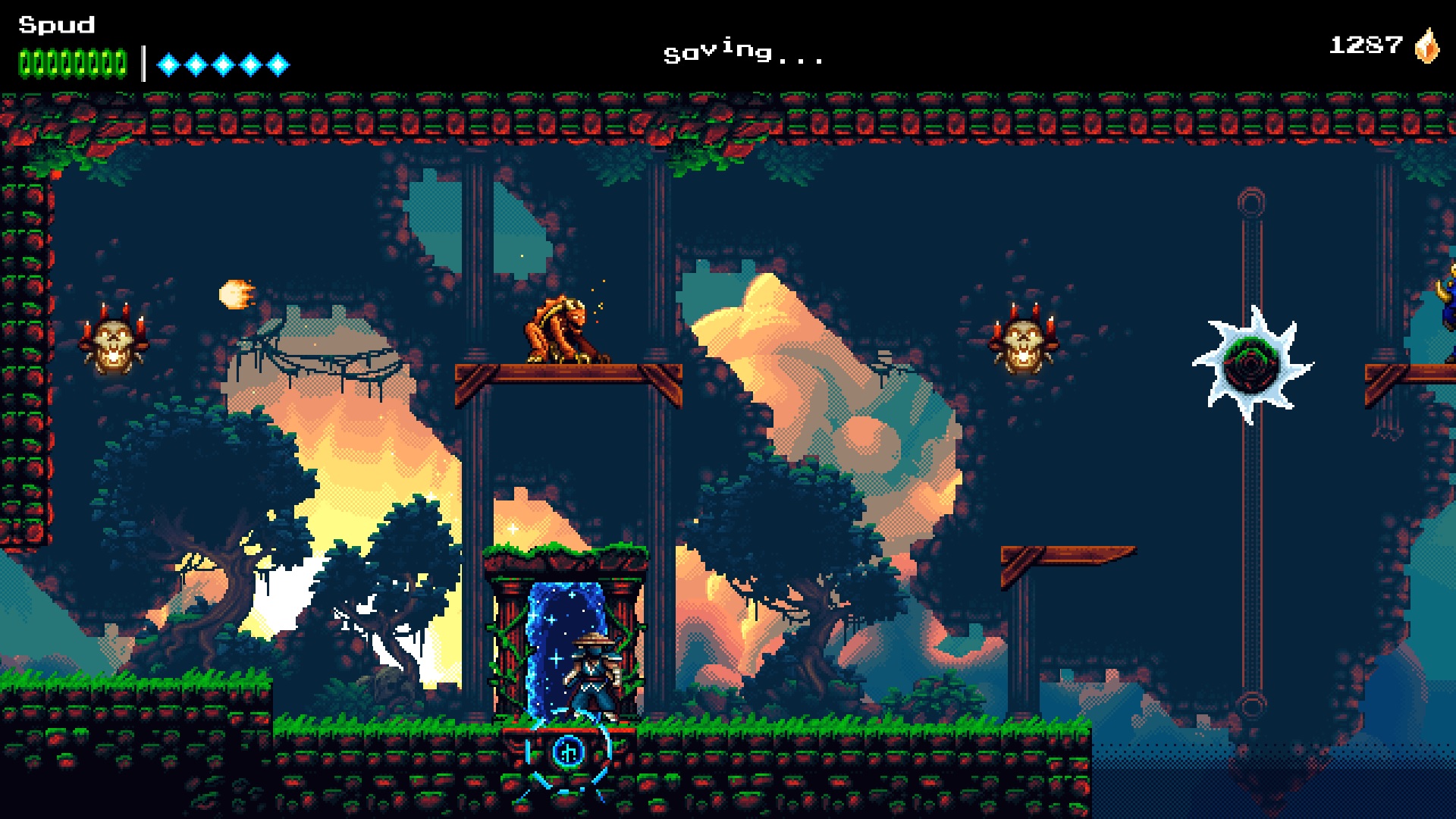Image resolution: width=1456 pixels, height=819 pixels.
Task: Select the left skull lantern enemy
Action: pyautogui.click(x=115, y=343)
